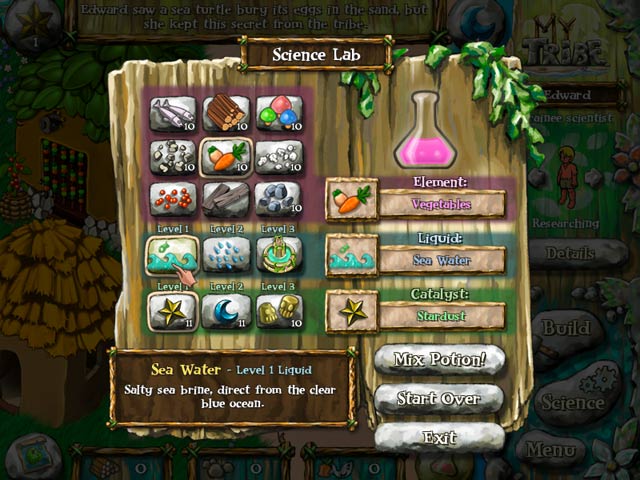
Task: Select the gold star catalyst
Action: [172, 312]
